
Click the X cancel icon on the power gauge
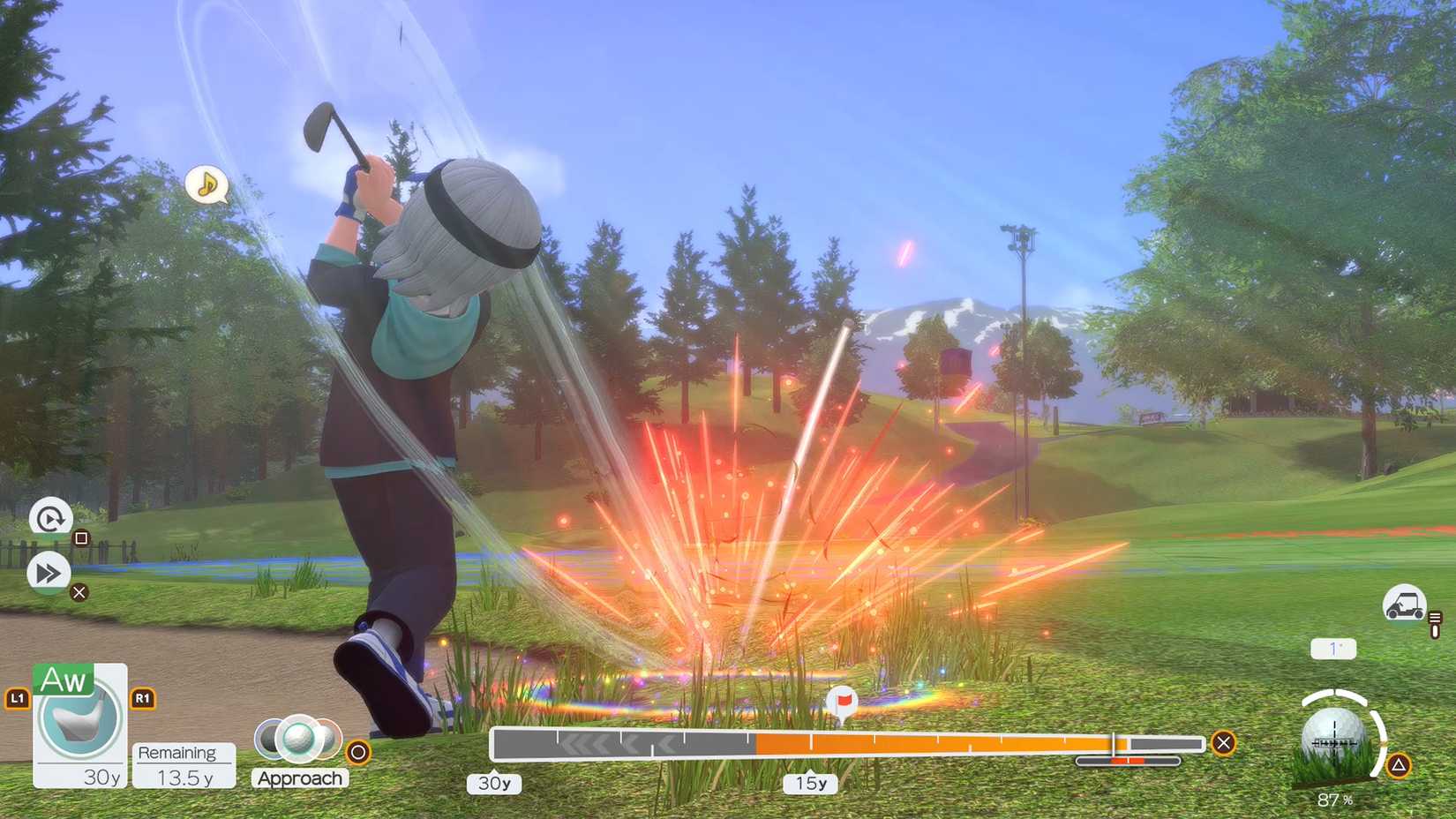point(1223,743)
